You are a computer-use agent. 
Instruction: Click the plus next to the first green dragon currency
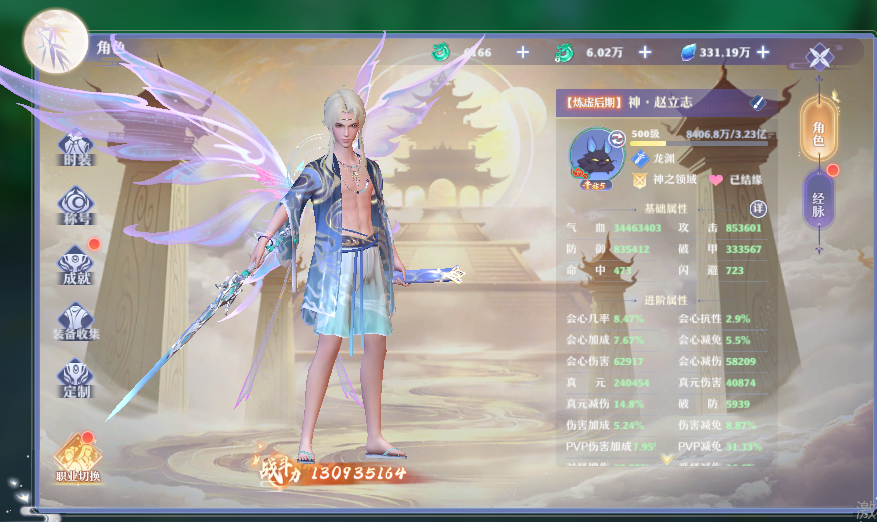pos(523,52)
